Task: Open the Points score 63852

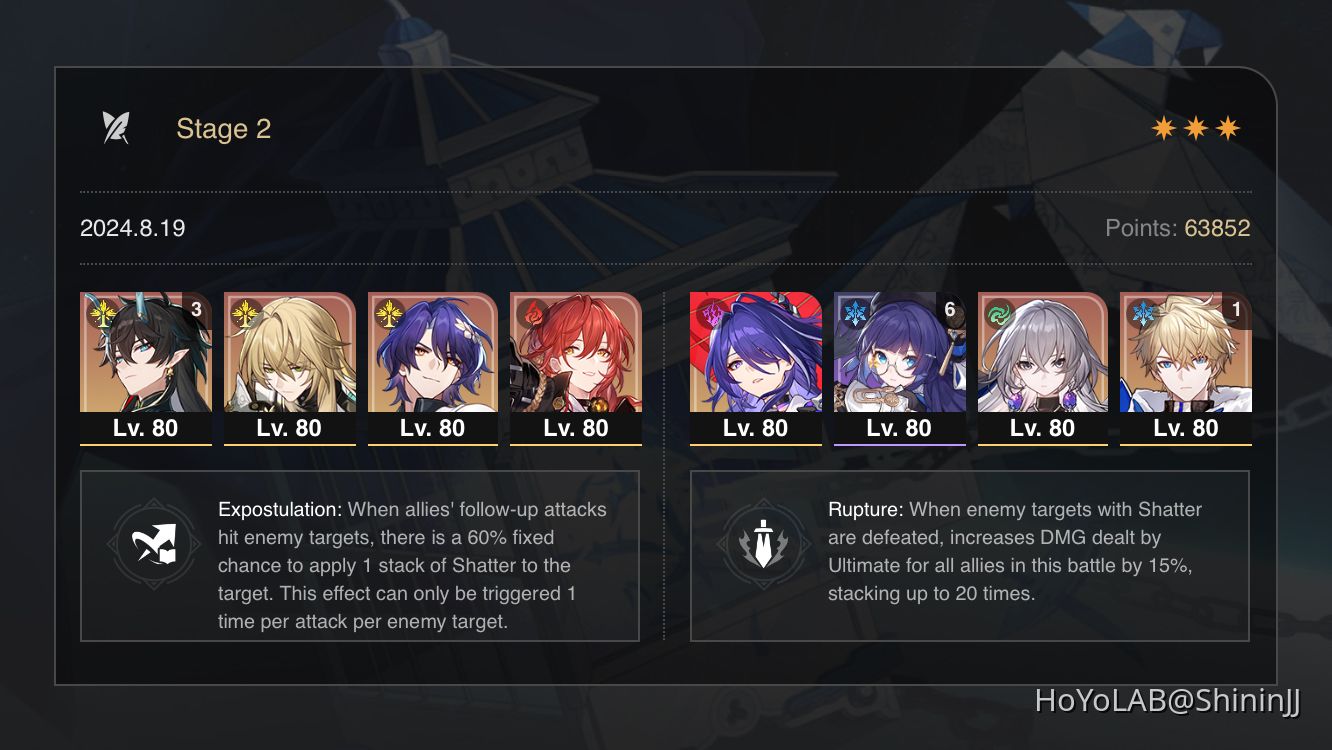Action: point(1216,228)
